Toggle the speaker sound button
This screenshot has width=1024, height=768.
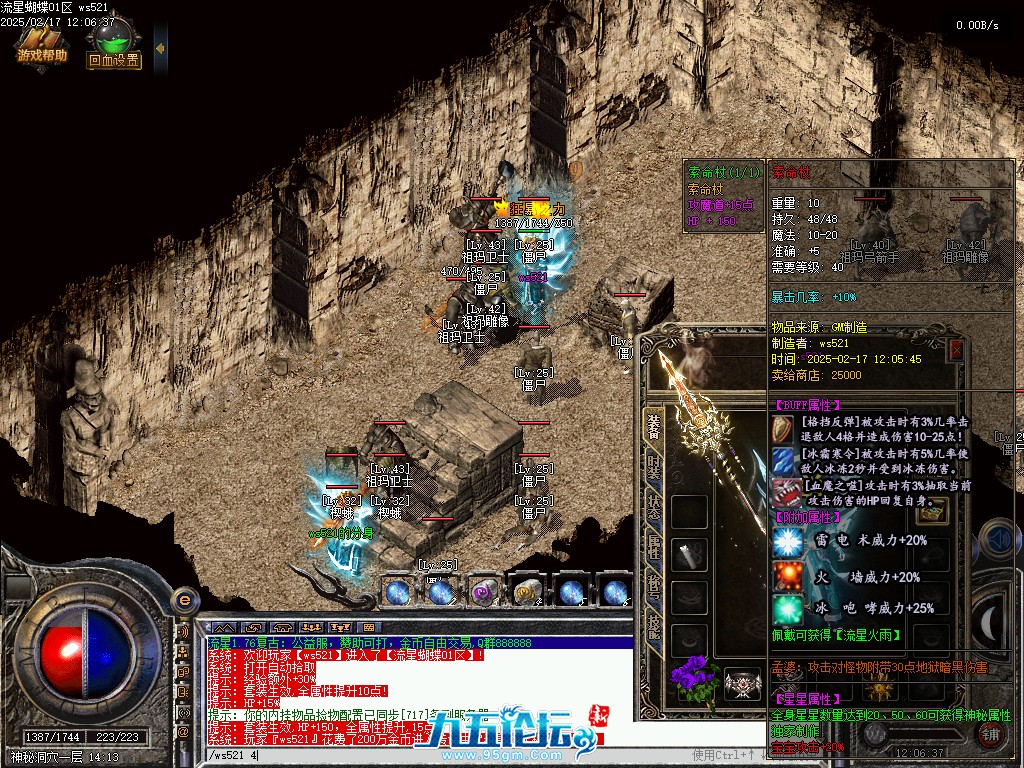[x=183, y=632]
